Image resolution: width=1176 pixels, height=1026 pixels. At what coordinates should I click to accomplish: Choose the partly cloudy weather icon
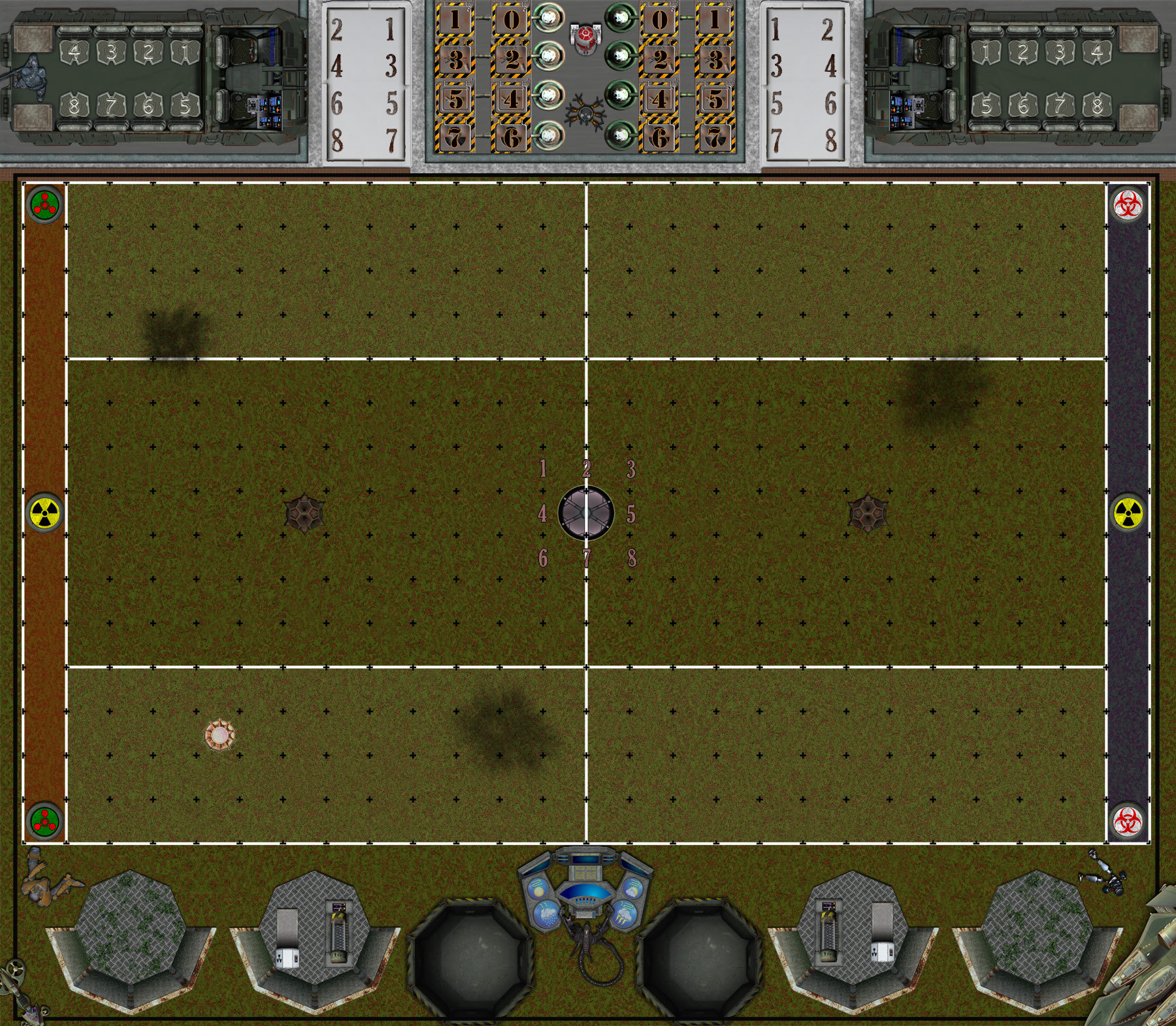[631, 889]
